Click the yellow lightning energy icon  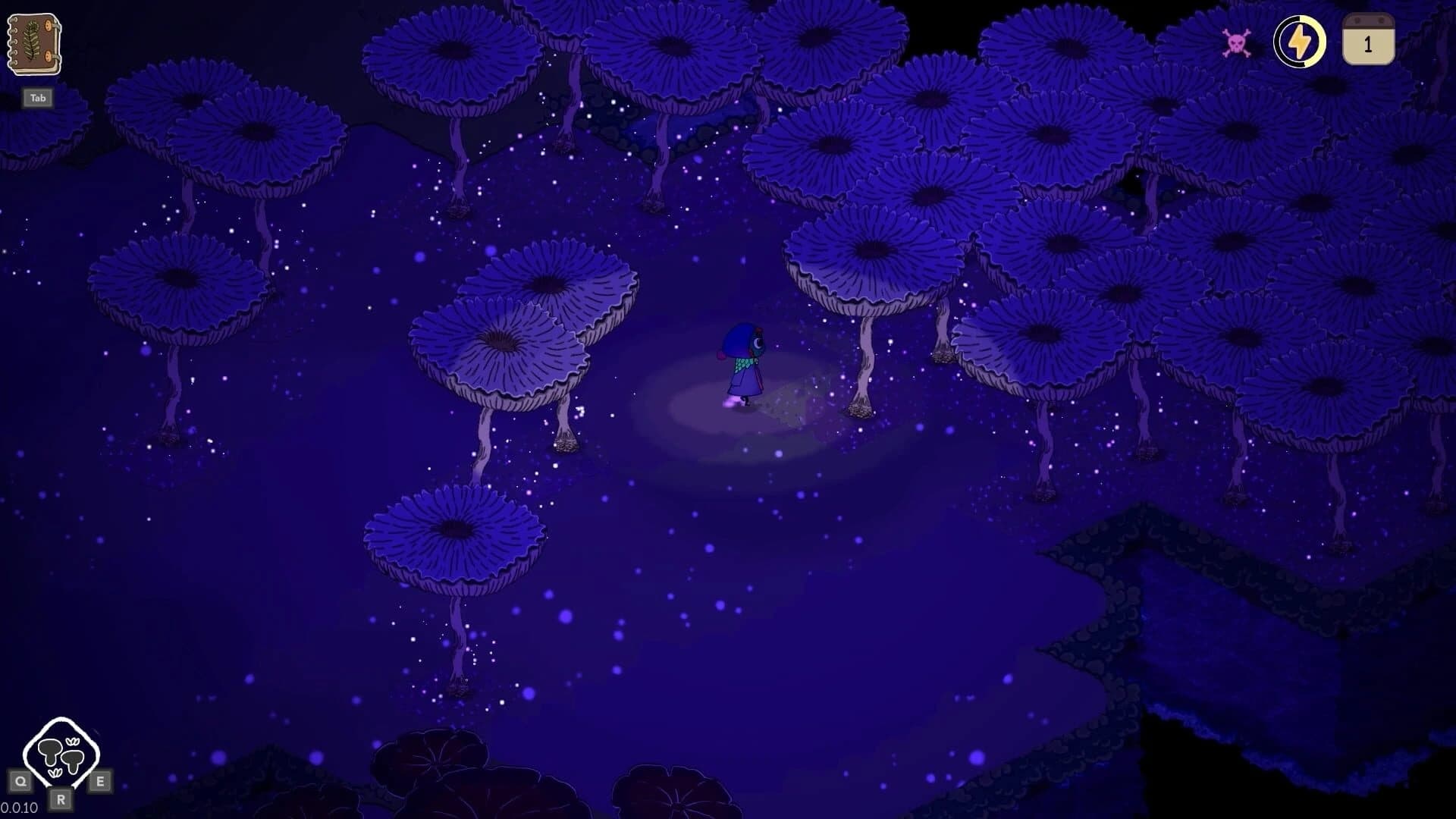coord(1299,42)
